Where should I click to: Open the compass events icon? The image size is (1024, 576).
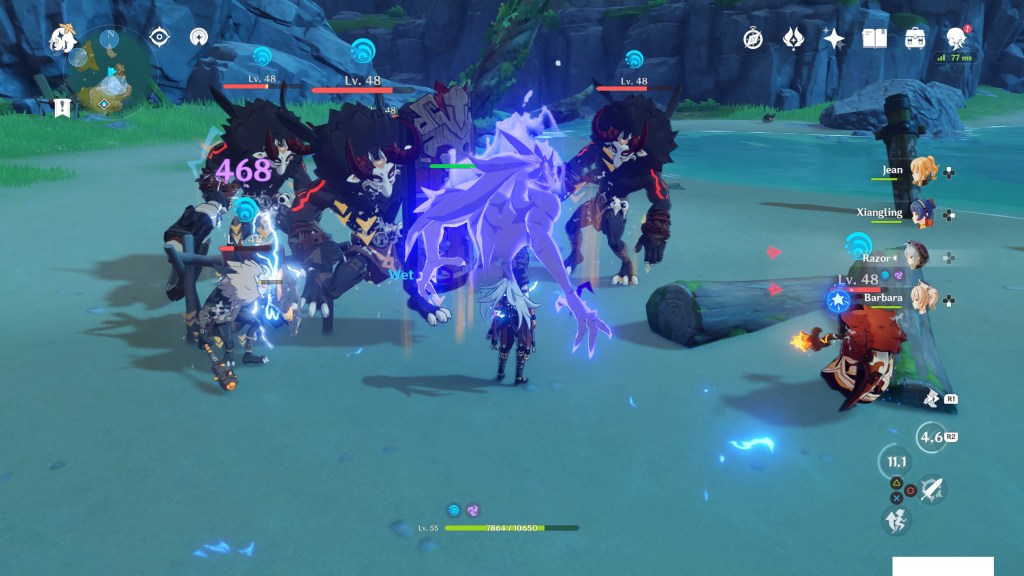tap(753, 39)
